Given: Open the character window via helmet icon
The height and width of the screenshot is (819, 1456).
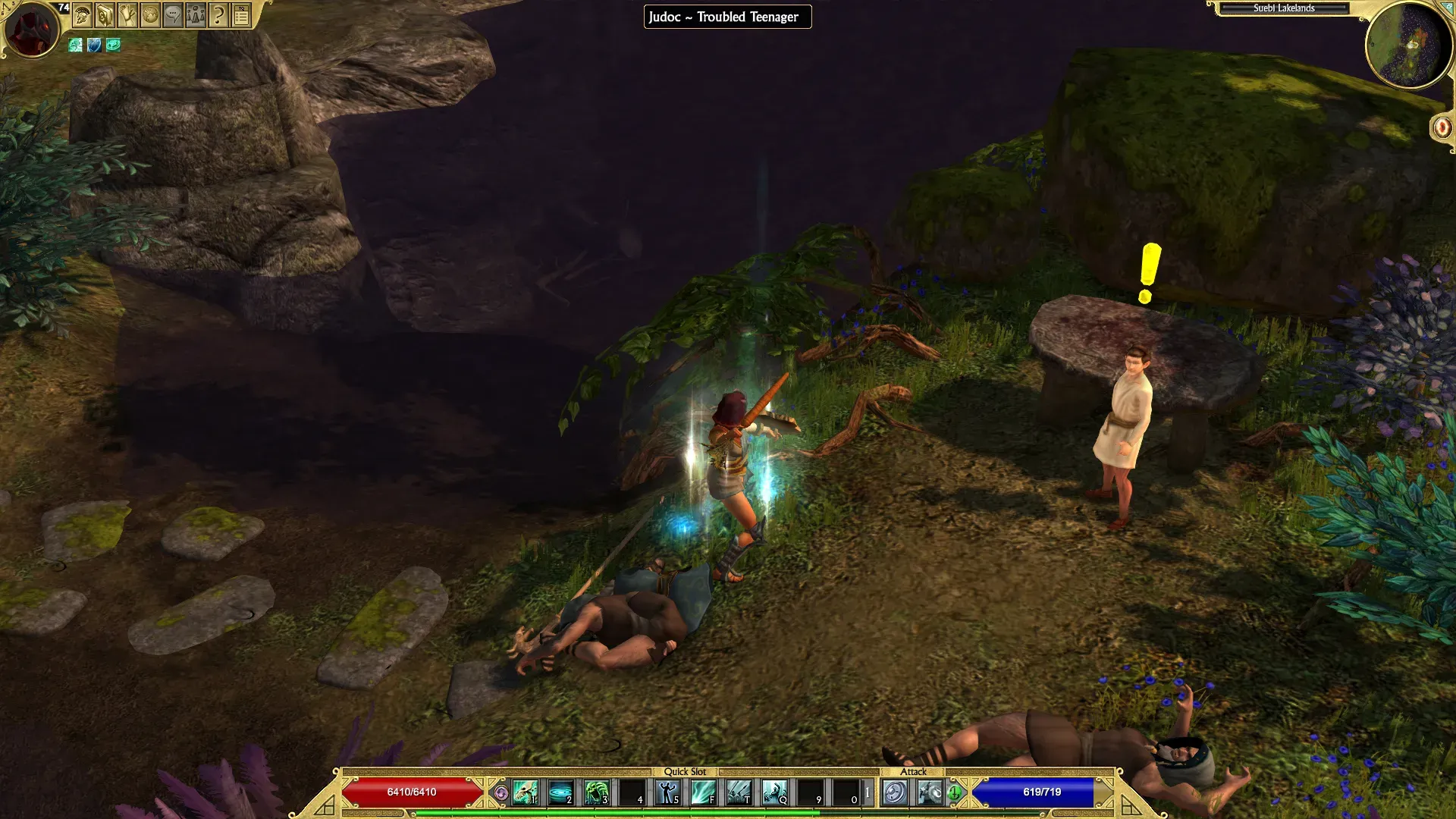Looking at the screenshot, I should pyautogui.click(x=82, y=14).
